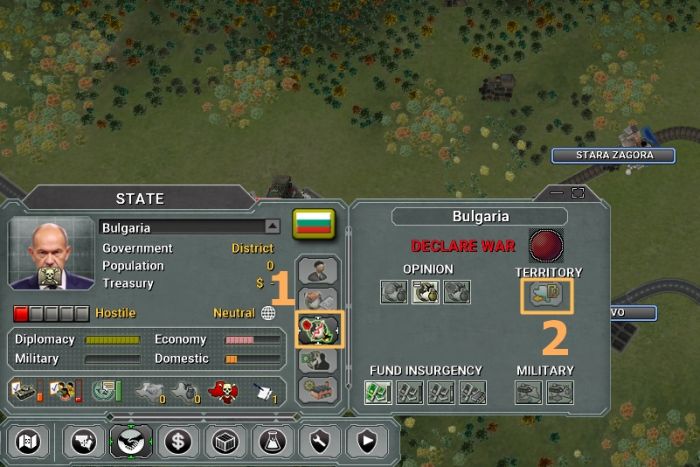Open the crate production department
This screenshot has height=467, width=700.
(x=223, y=439)
